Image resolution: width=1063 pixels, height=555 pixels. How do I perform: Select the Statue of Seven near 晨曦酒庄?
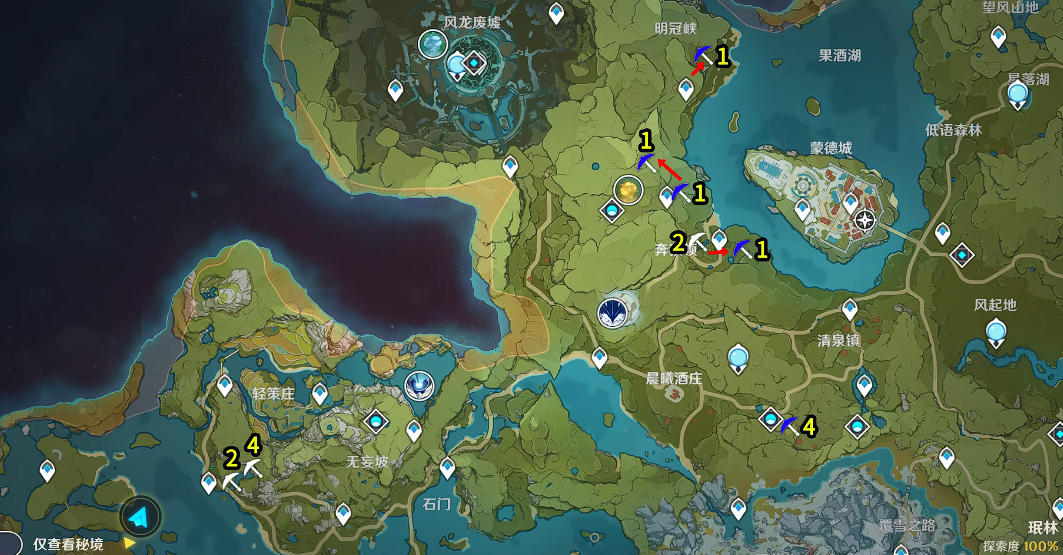738,357
